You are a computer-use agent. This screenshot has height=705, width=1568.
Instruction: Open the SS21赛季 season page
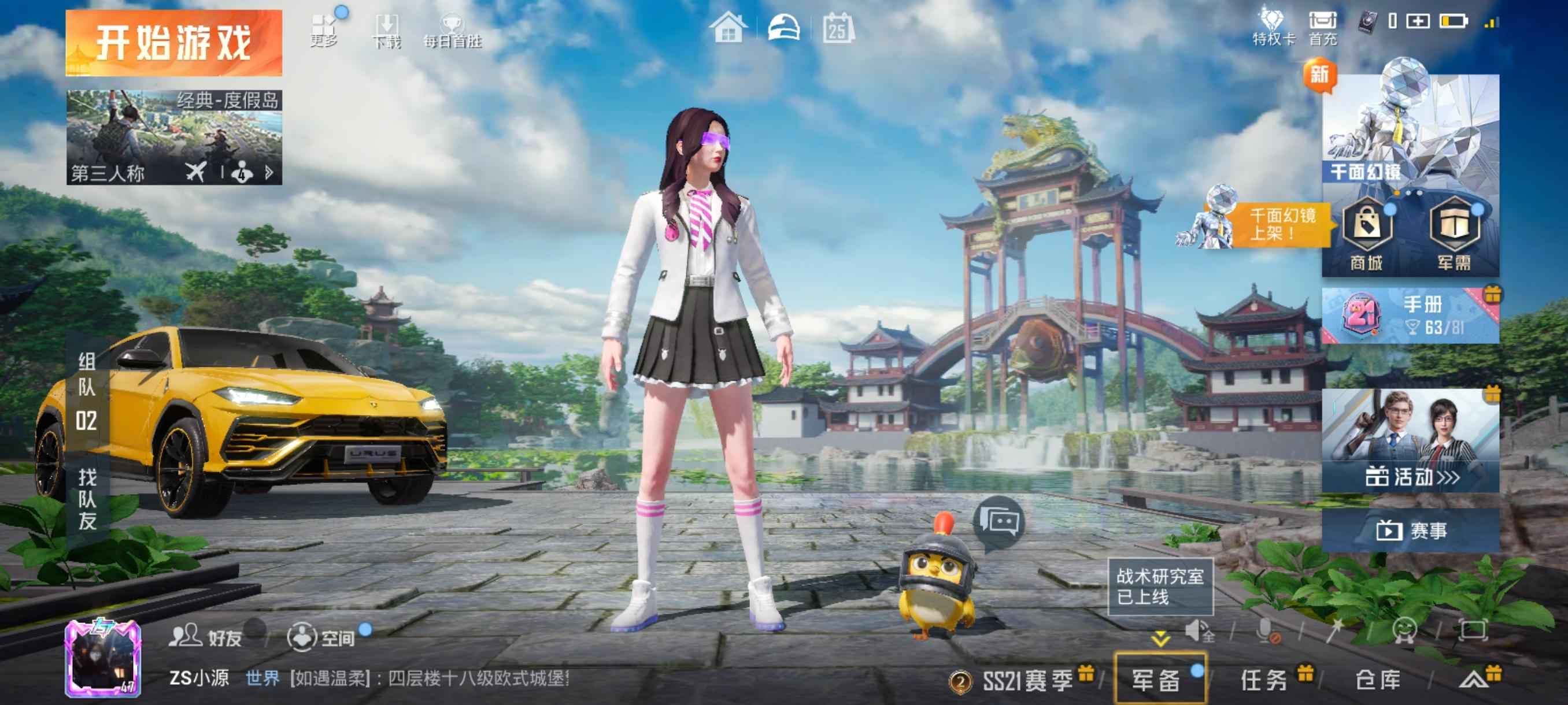coord(1026,680)
